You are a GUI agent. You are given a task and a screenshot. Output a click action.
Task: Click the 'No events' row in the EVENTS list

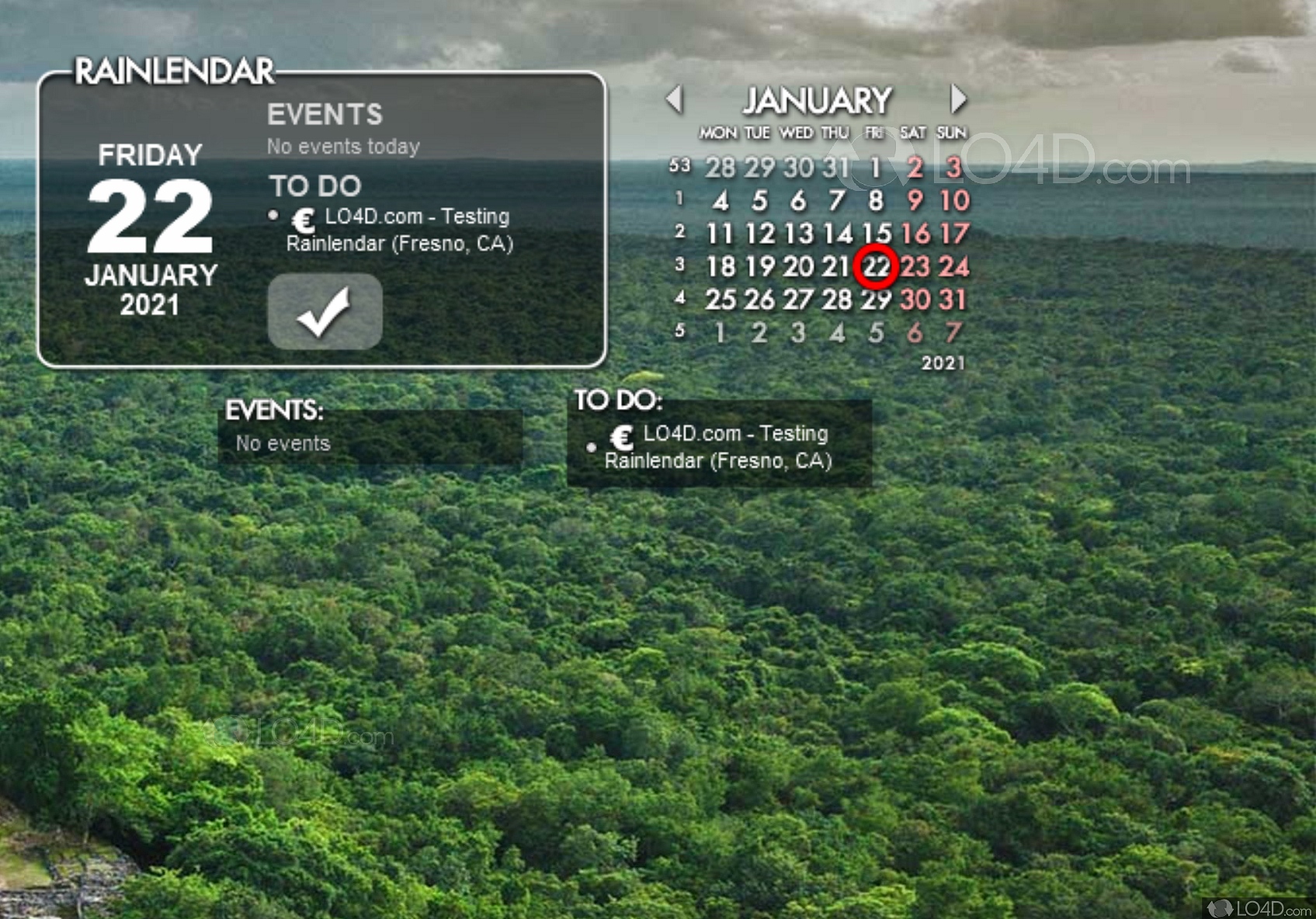point(283,443)
